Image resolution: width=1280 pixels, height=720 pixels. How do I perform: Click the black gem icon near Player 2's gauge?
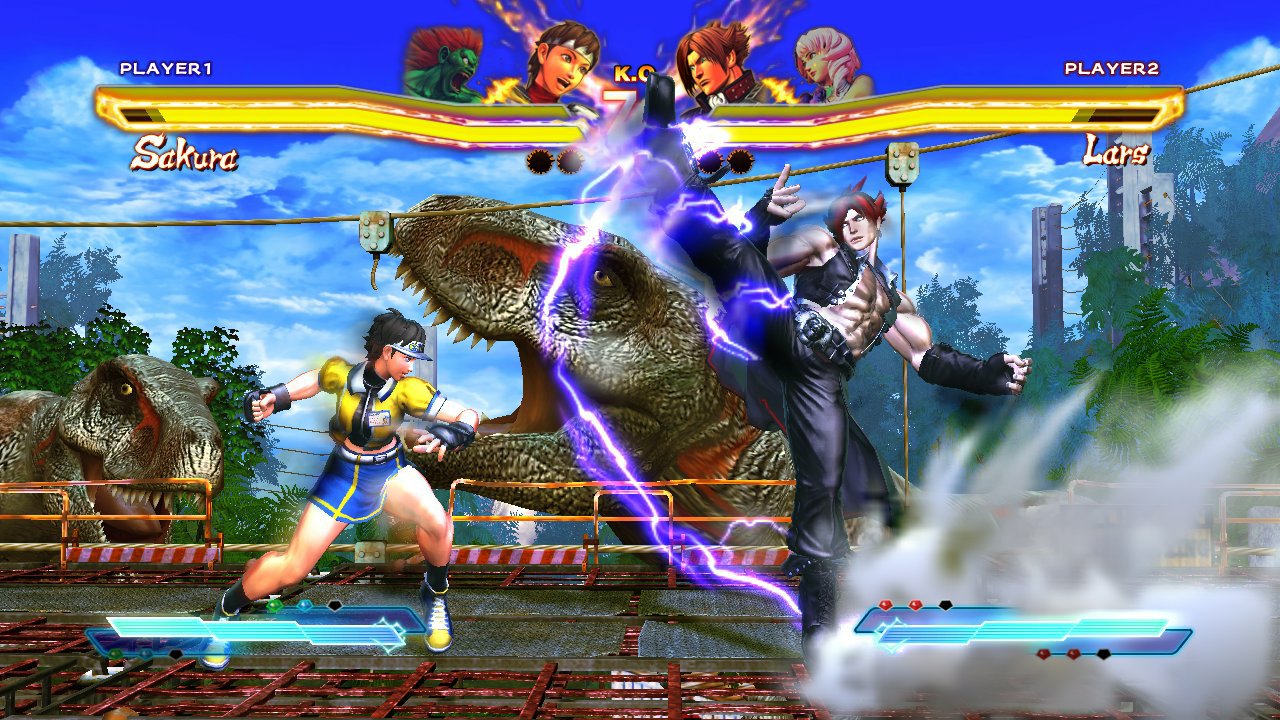click(945, 604)
